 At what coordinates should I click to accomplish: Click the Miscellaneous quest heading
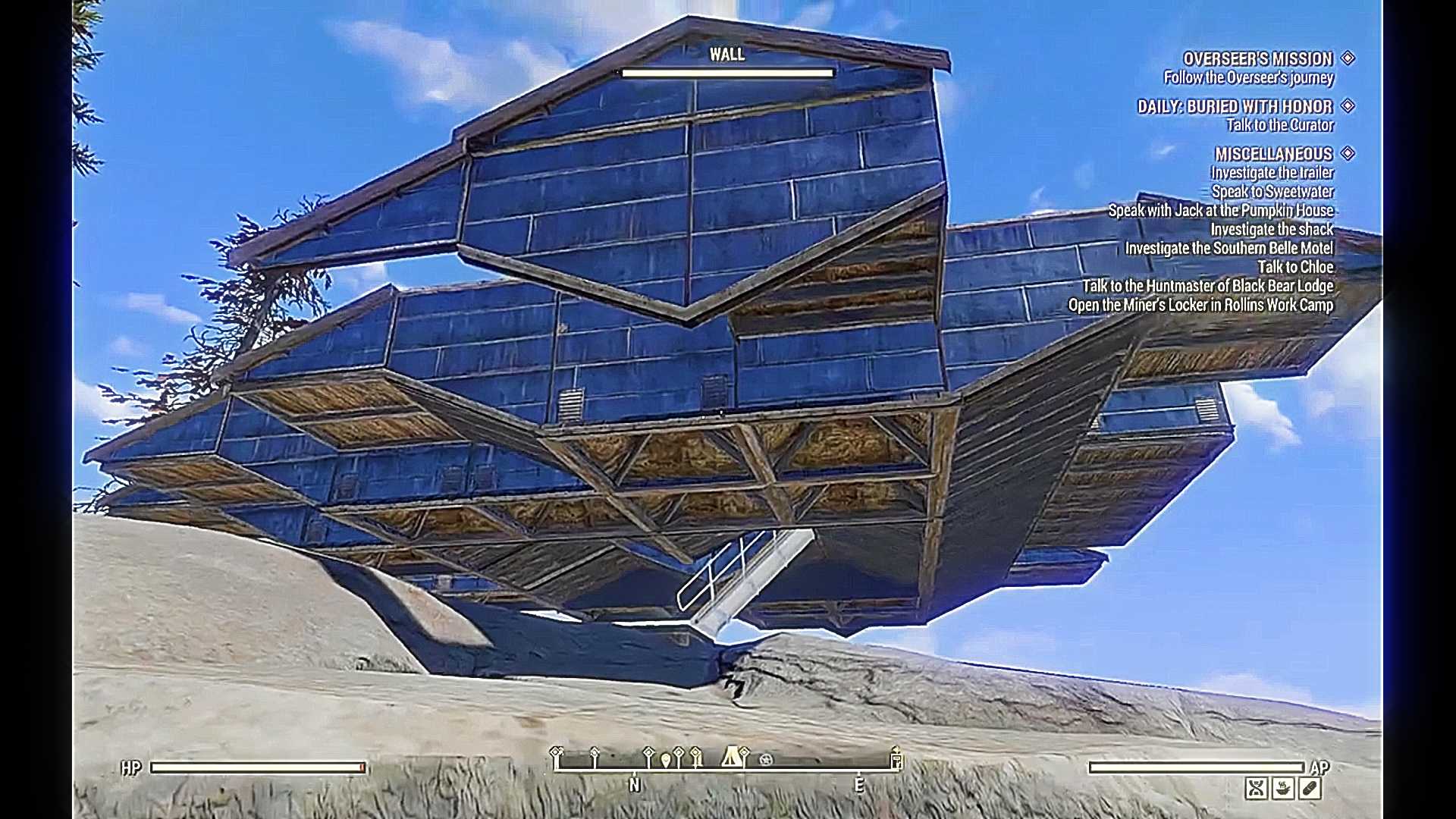(x=1273, y=154)
